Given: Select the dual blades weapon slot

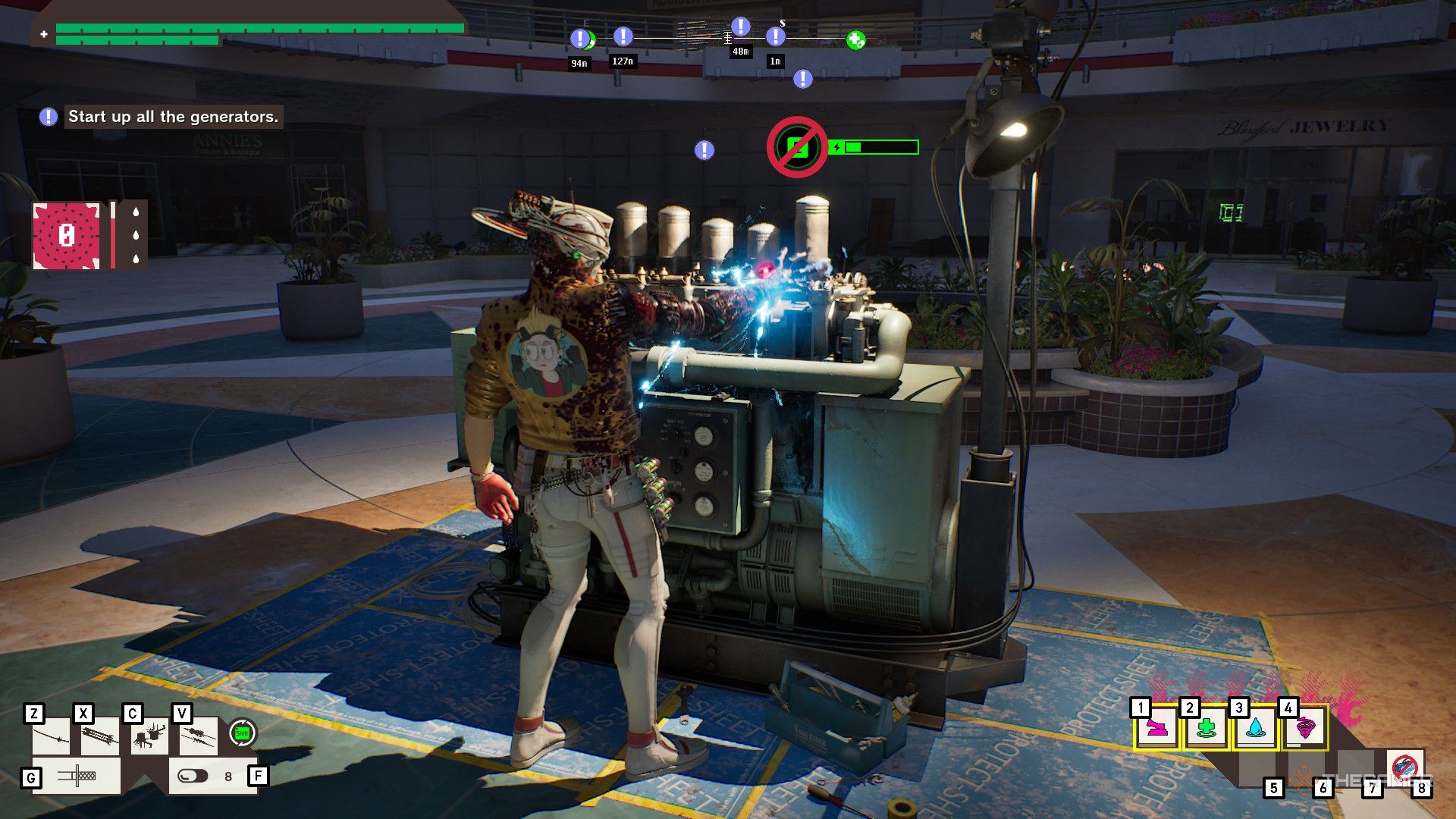Looking at the screenshot, I should [x=198, y=735].
